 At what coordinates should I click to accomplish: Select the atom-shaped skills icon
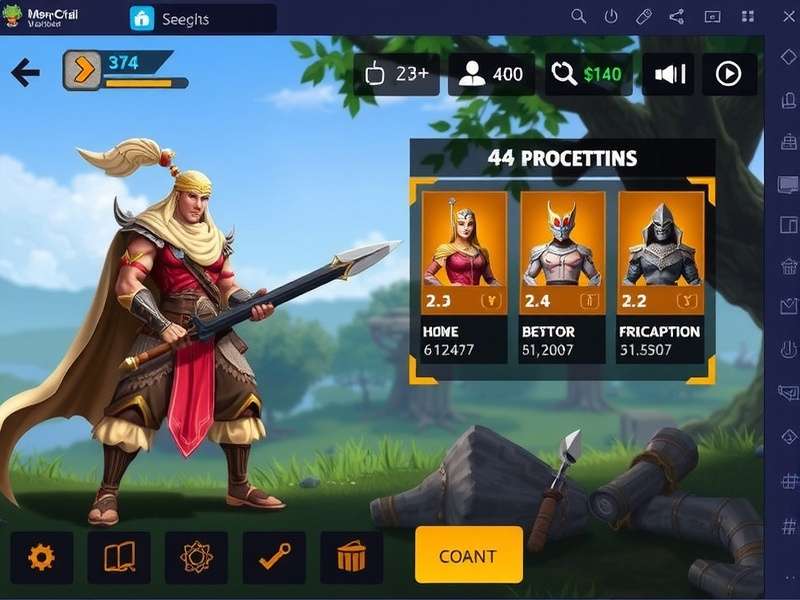[x=196, y=557]
